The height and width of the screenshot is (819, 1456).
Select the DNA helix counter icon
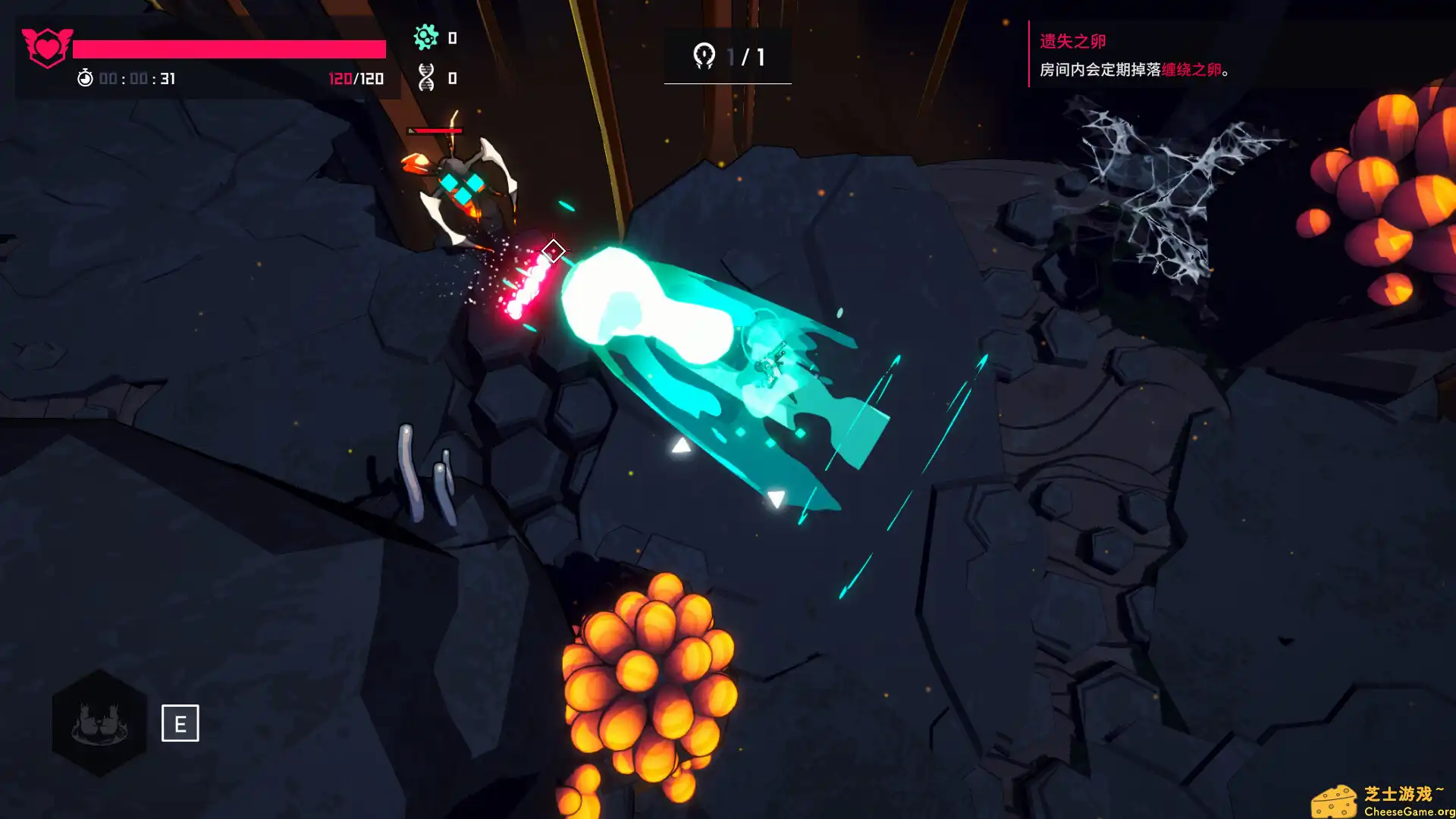[x=426, y=76]
